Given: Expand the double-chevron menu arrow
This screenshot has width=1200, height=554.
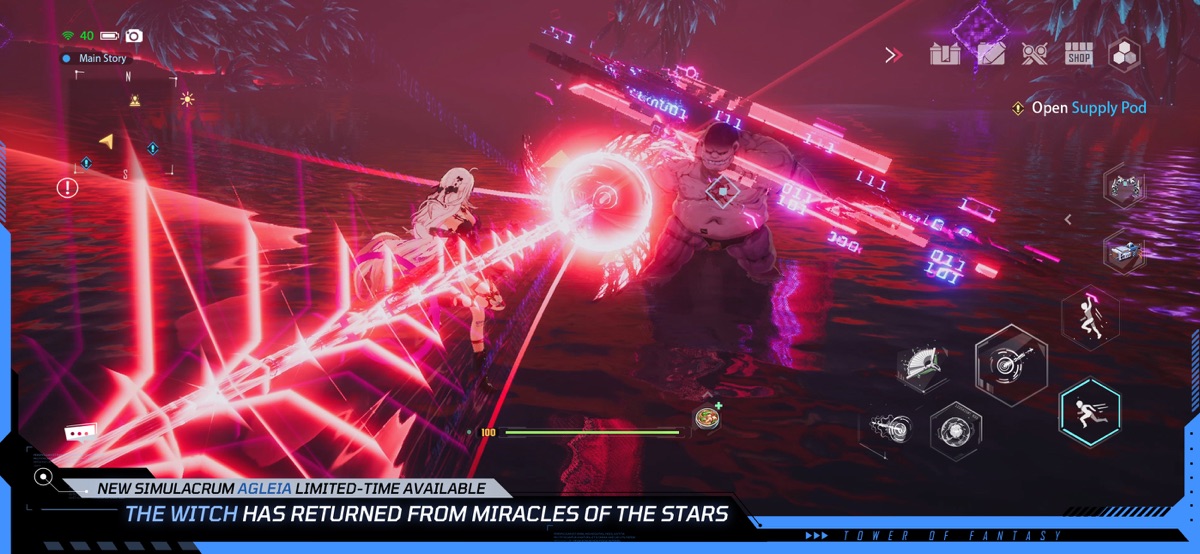Looking at the screenshot, I should [893, 55].
